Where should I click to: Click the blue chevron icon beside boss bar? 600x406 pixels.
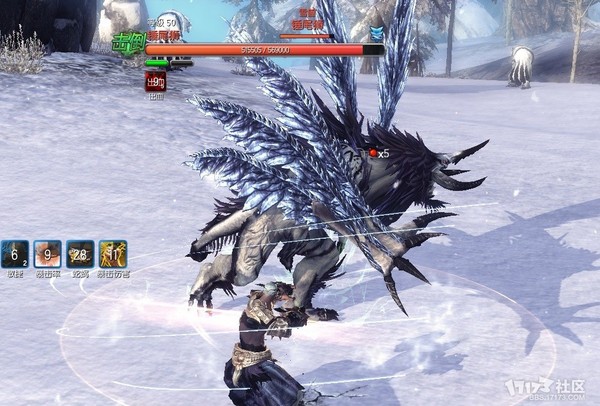click(x=376, y=33)
